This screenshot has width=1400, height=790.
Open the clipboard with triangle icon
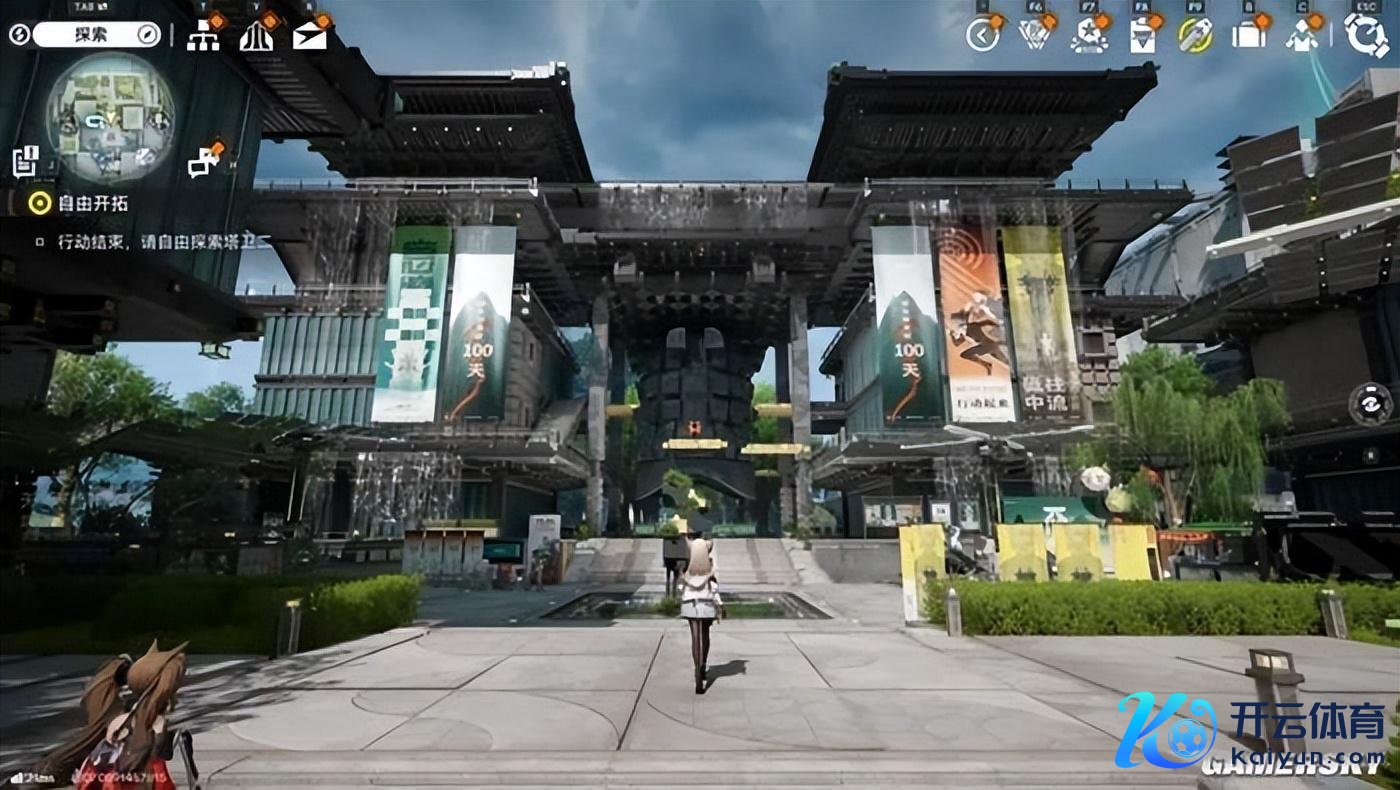(1141, 36)
